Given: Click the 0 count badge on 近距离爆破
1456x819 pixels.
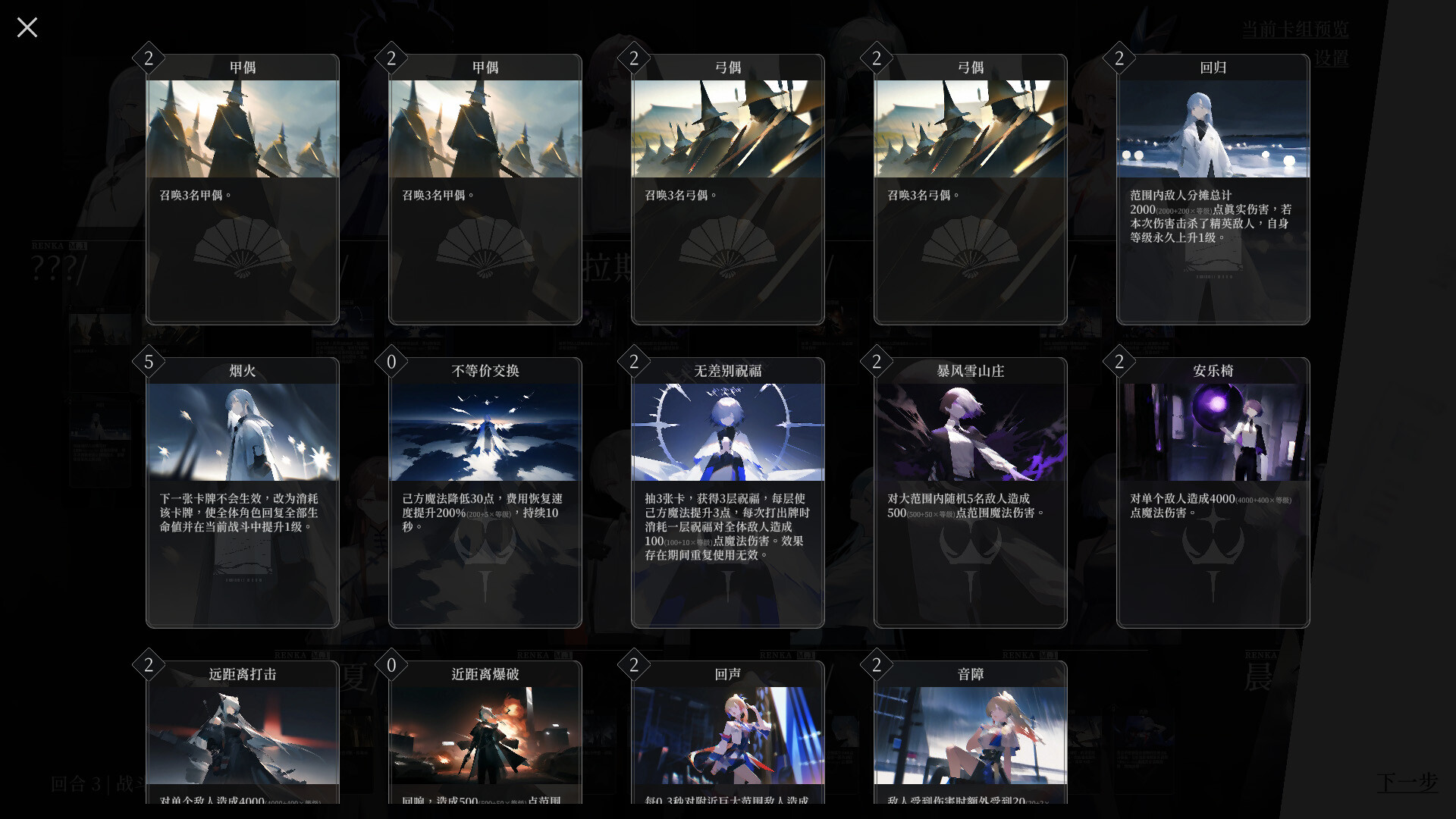Looking at the screenshot, I should pyautogui.click(x=391, y=665).
